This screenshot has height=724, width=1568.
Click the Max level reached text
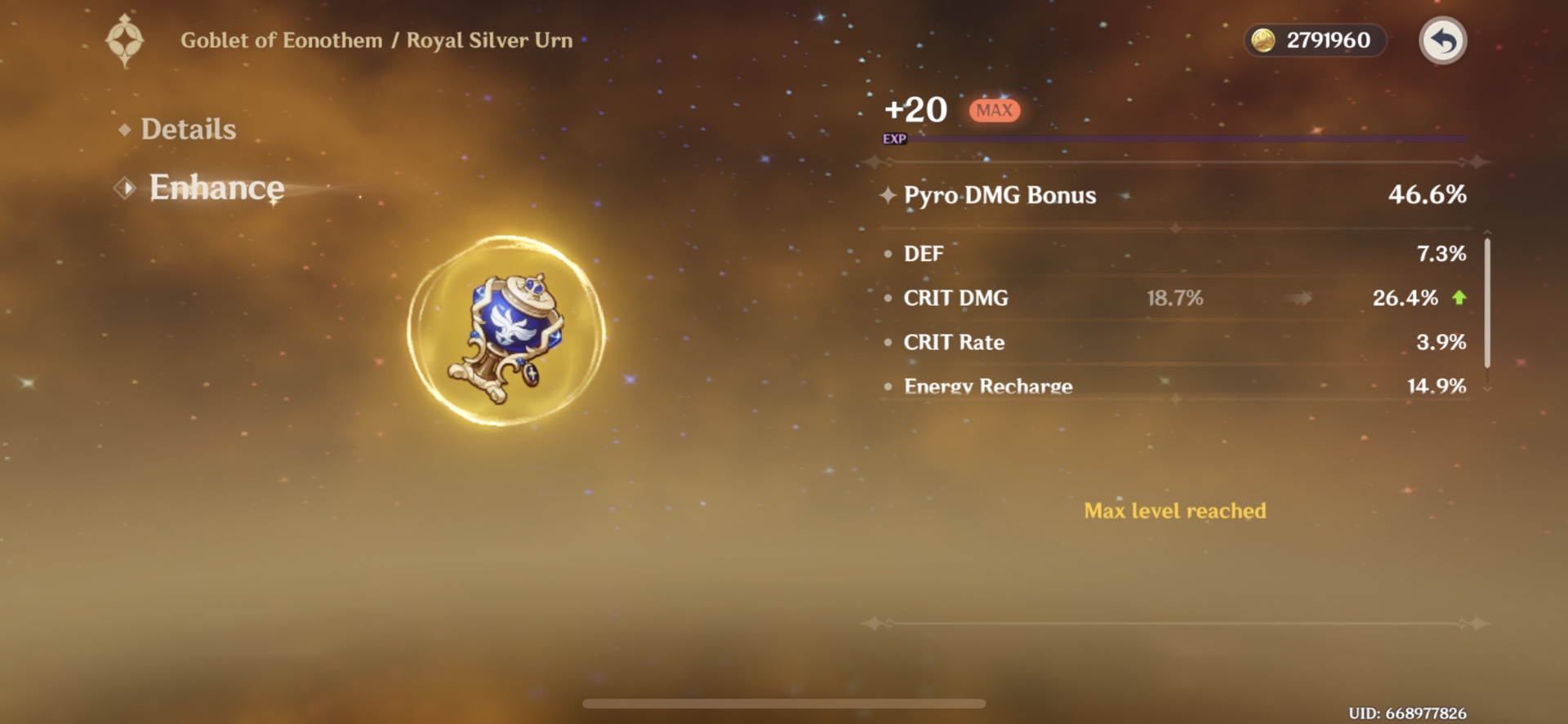click(1174, 510)
